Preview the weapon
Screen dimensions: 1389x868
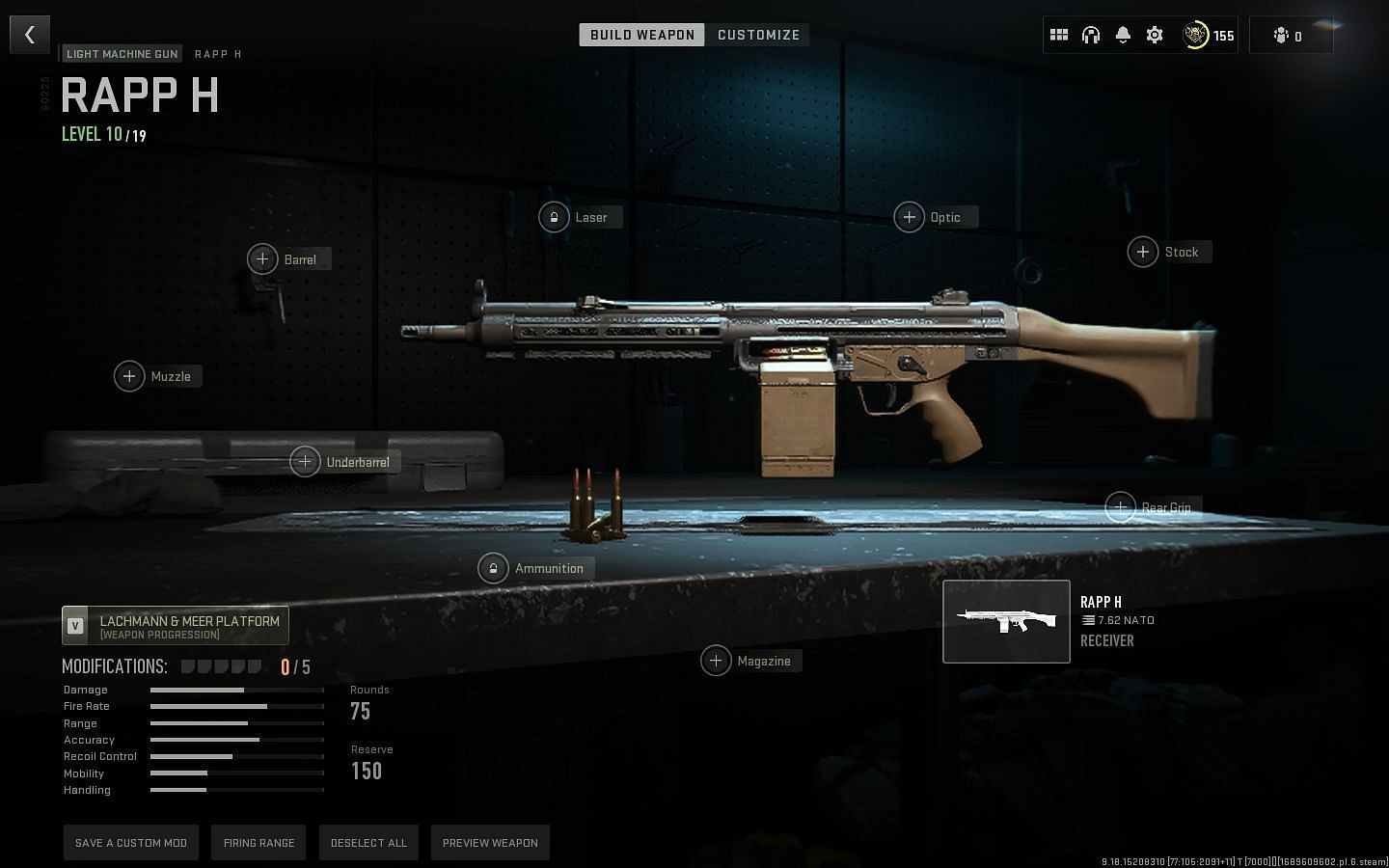pos(490,843)
